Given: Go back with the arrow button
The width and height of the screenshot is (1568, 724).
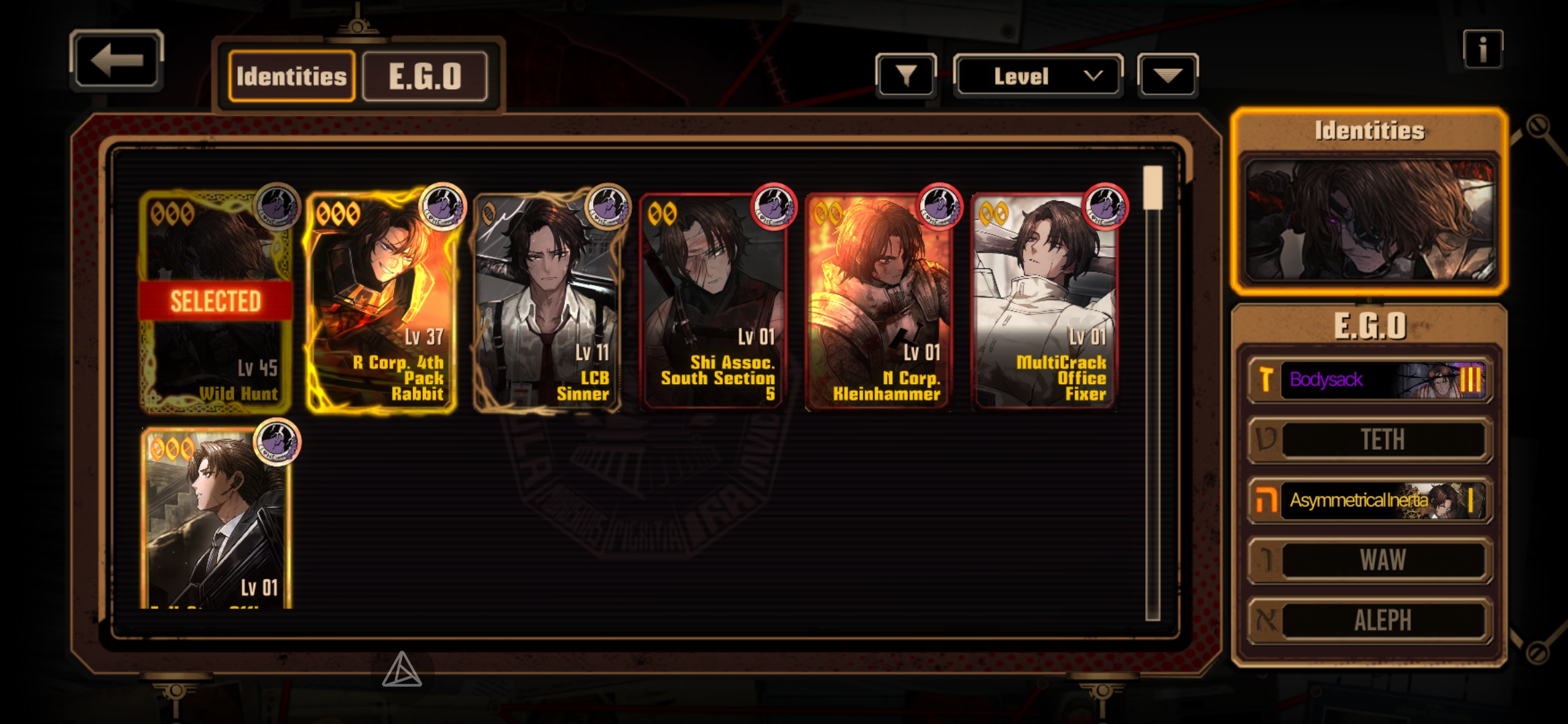Looking at the screenshot, I should click(x=117, y=60).
